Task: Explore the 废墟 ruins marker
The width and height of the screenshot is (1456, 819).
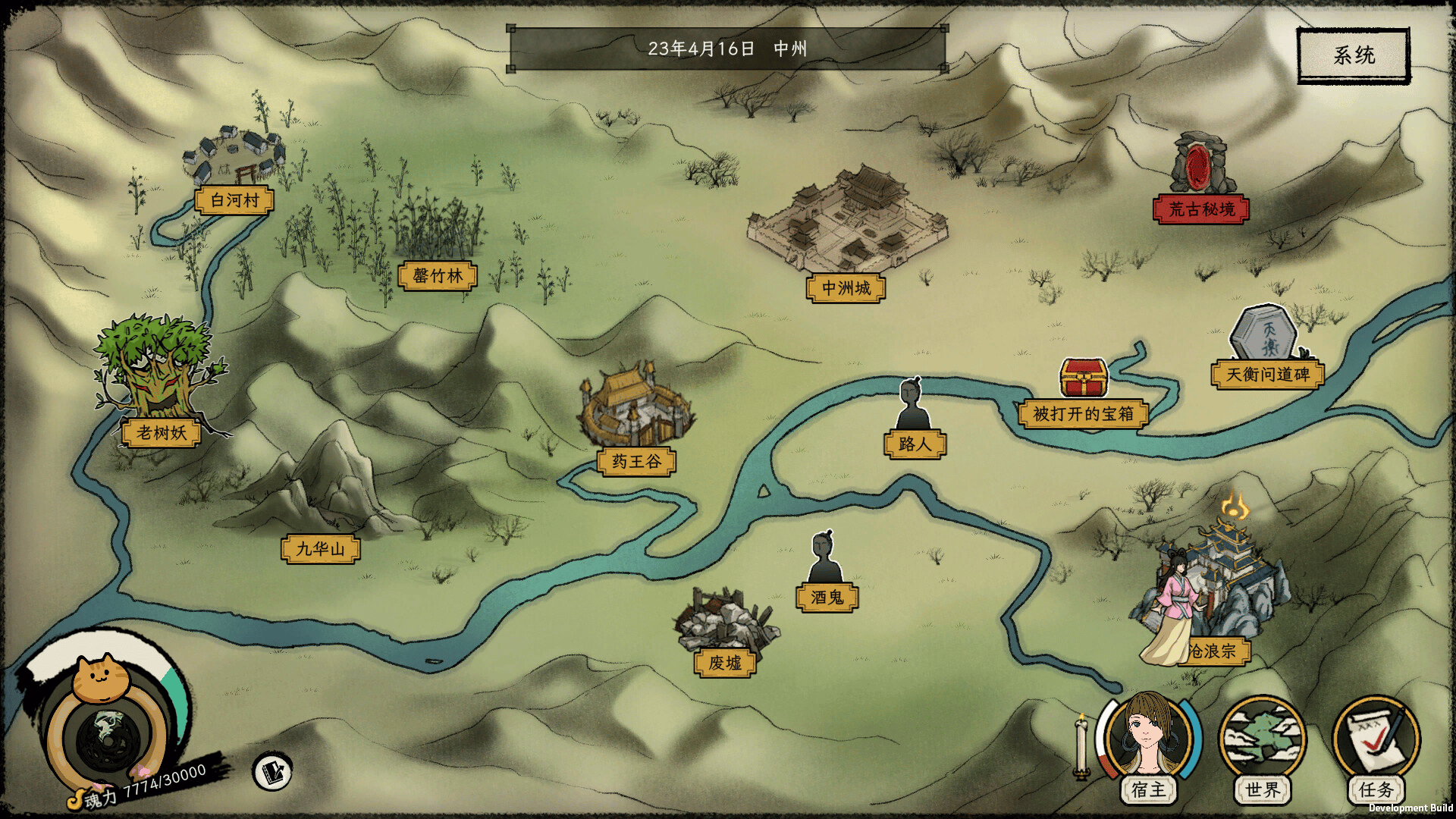Action: (x=725, y=662)
